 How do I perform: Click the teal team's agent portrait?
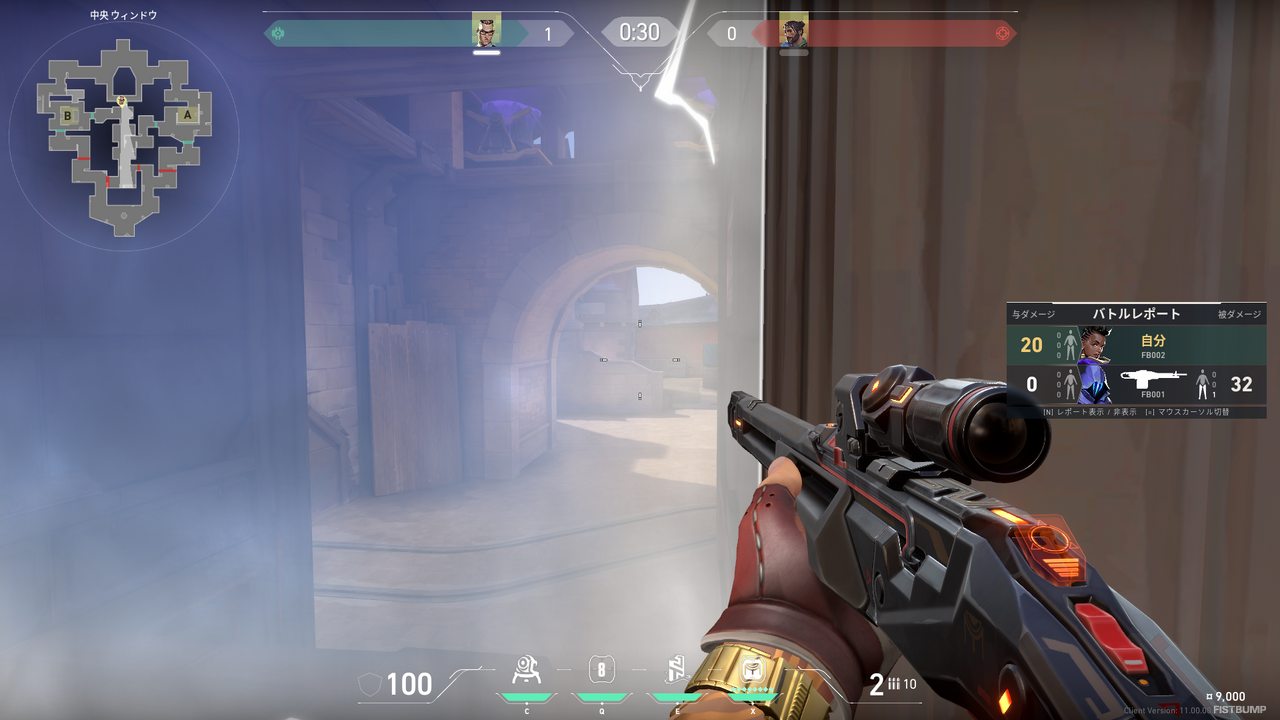pyautogui.click(x=486, y=31)
